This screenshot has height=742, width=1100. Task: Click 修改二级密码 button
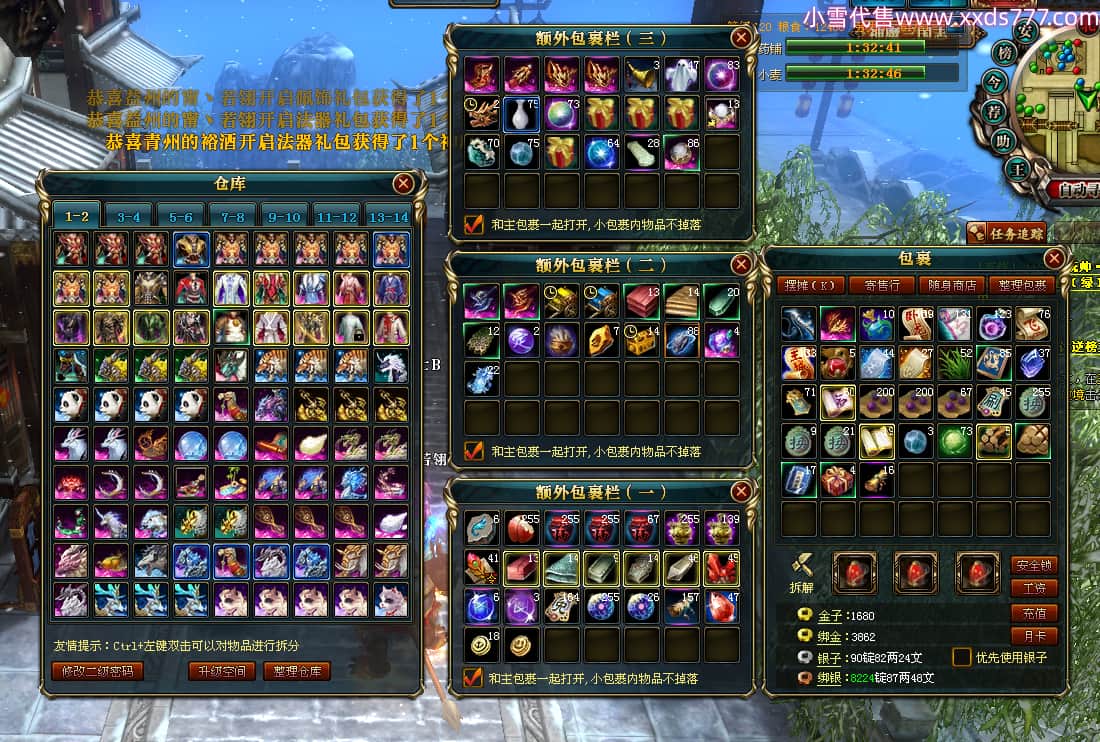pyautogui.click(x=98, y=671)
